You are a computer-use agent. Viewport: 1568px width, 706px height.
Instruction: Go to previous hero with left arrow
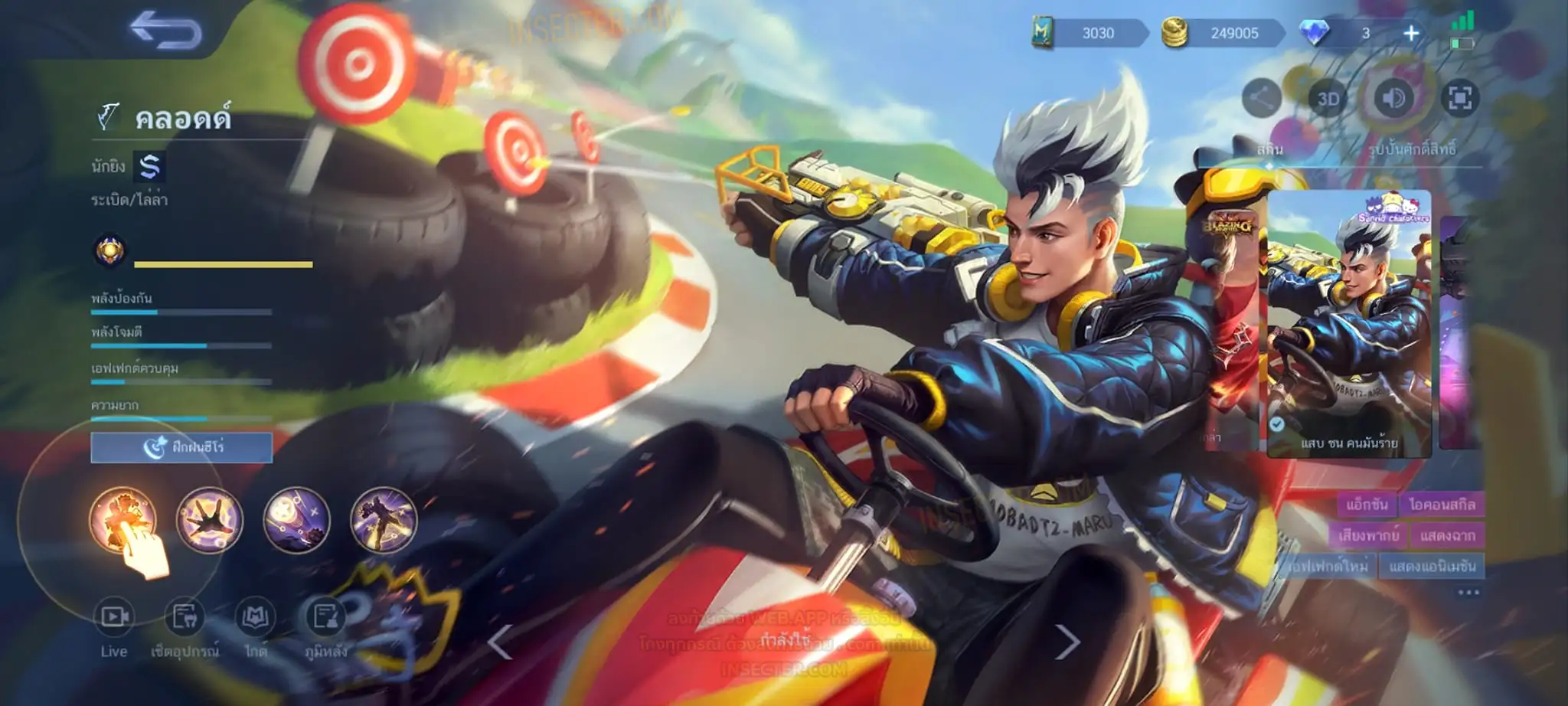(500, 642)
